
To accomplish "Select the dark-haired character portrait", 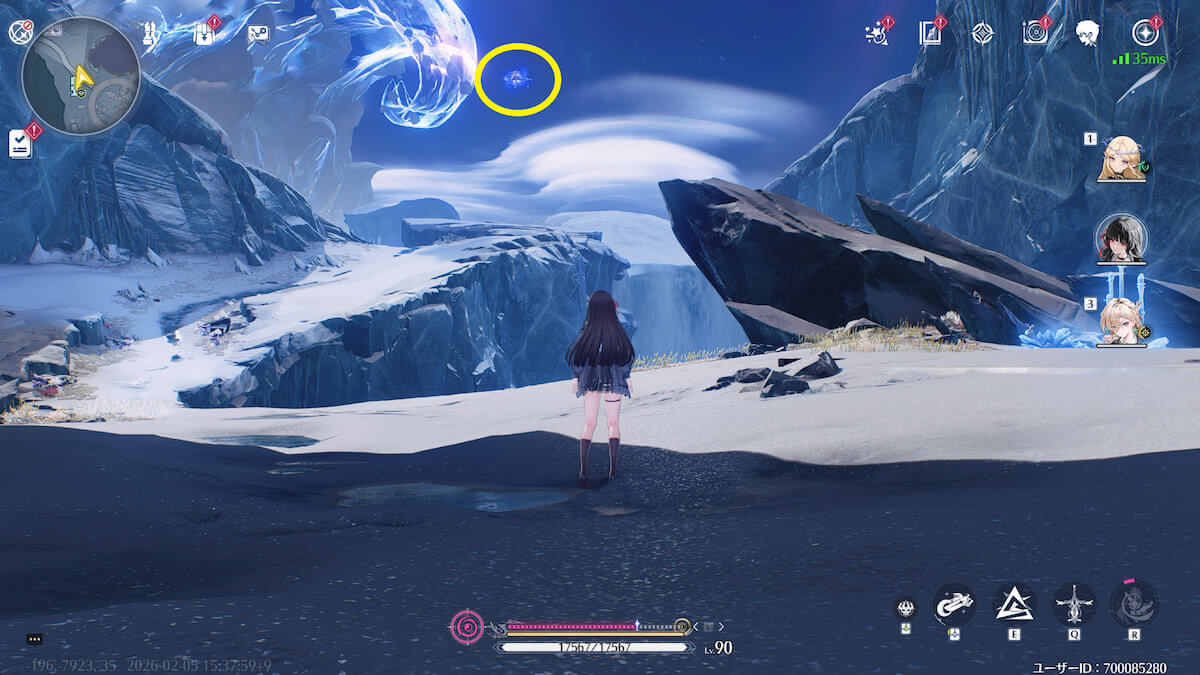I will (x=1121, y=238).
